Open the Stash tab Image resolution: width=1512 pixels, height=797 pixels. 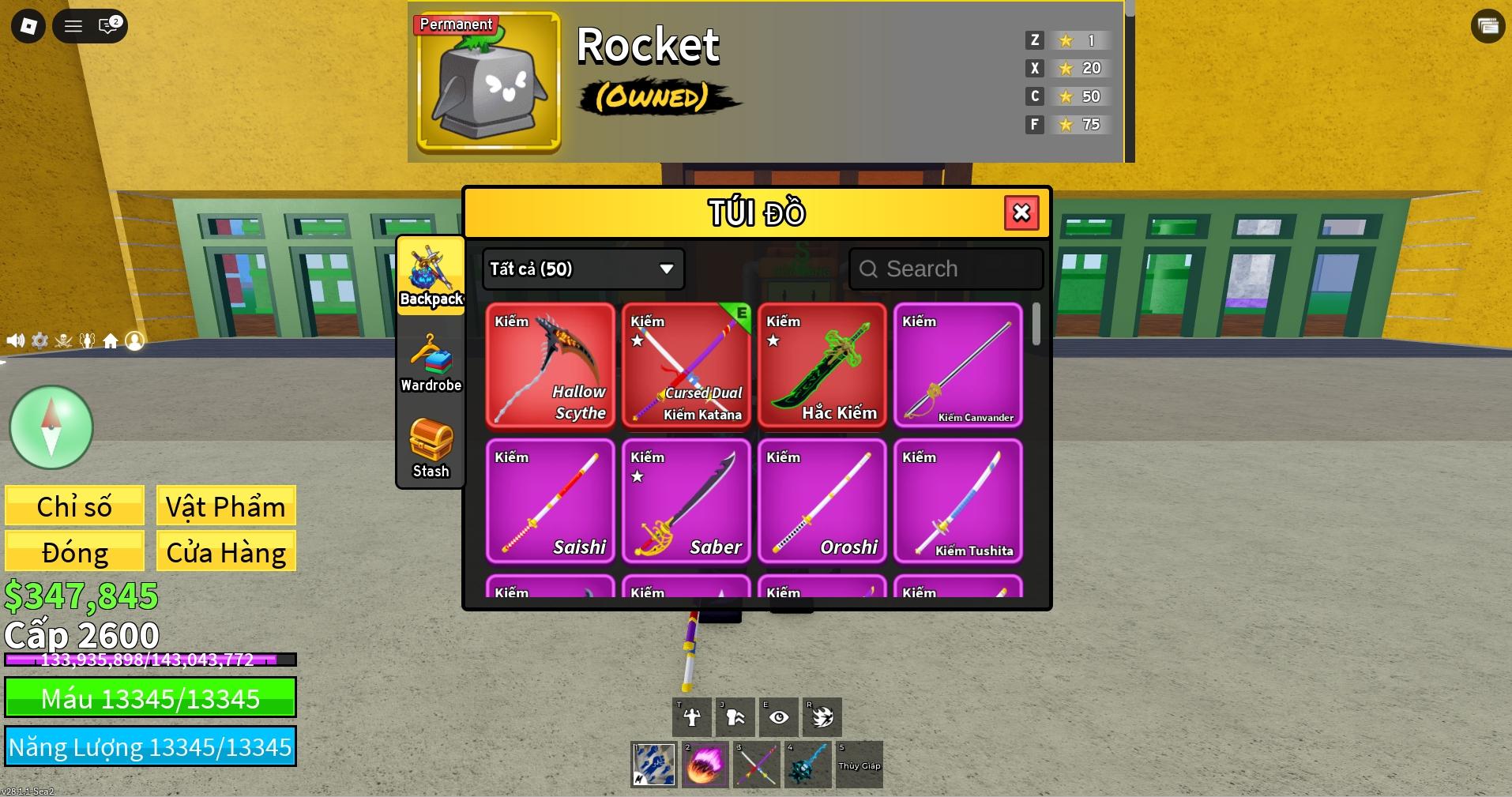pyautogui.click(x=431, y=448)
